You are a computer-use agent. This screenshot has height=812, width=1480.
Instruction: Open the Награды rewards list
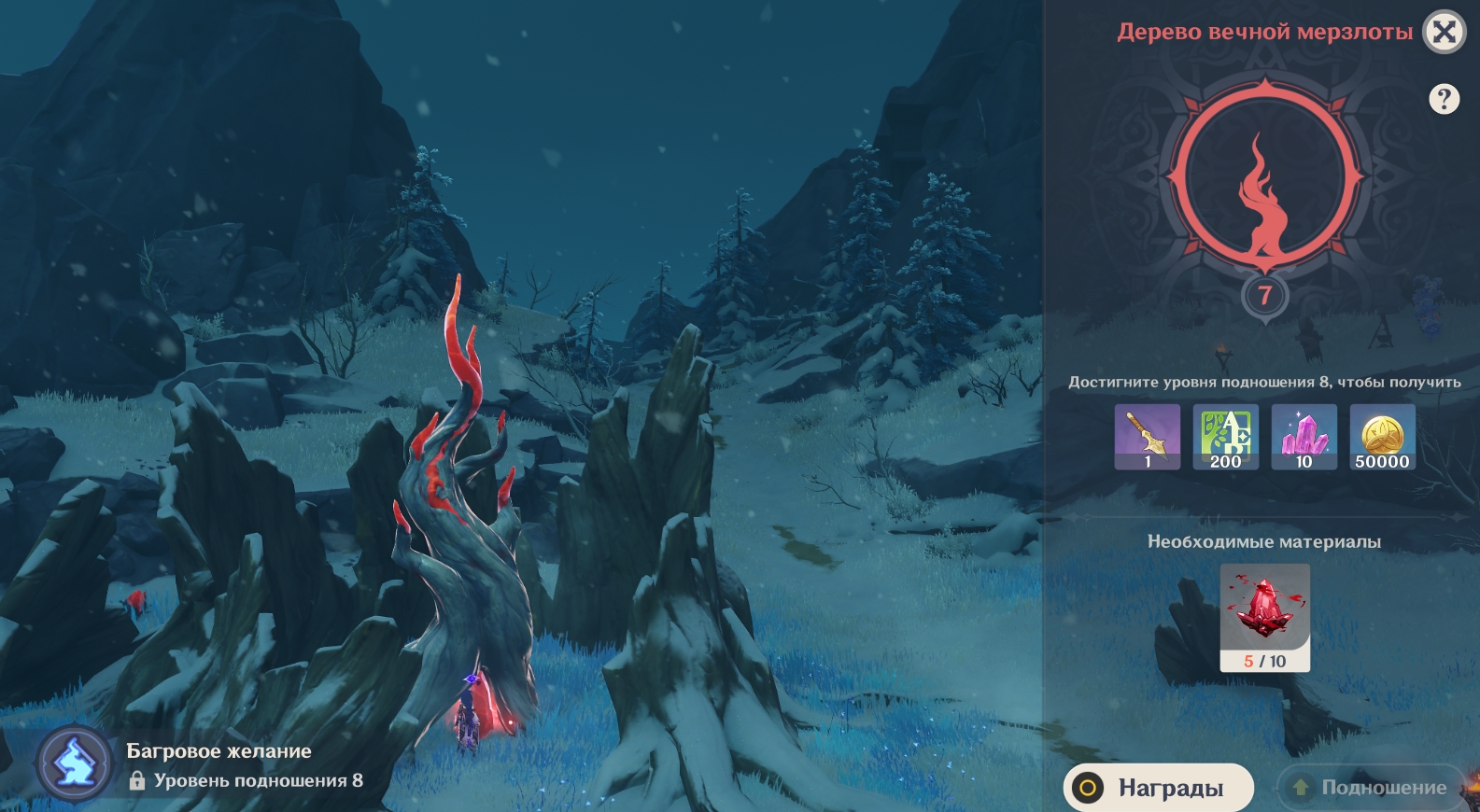1158,788
